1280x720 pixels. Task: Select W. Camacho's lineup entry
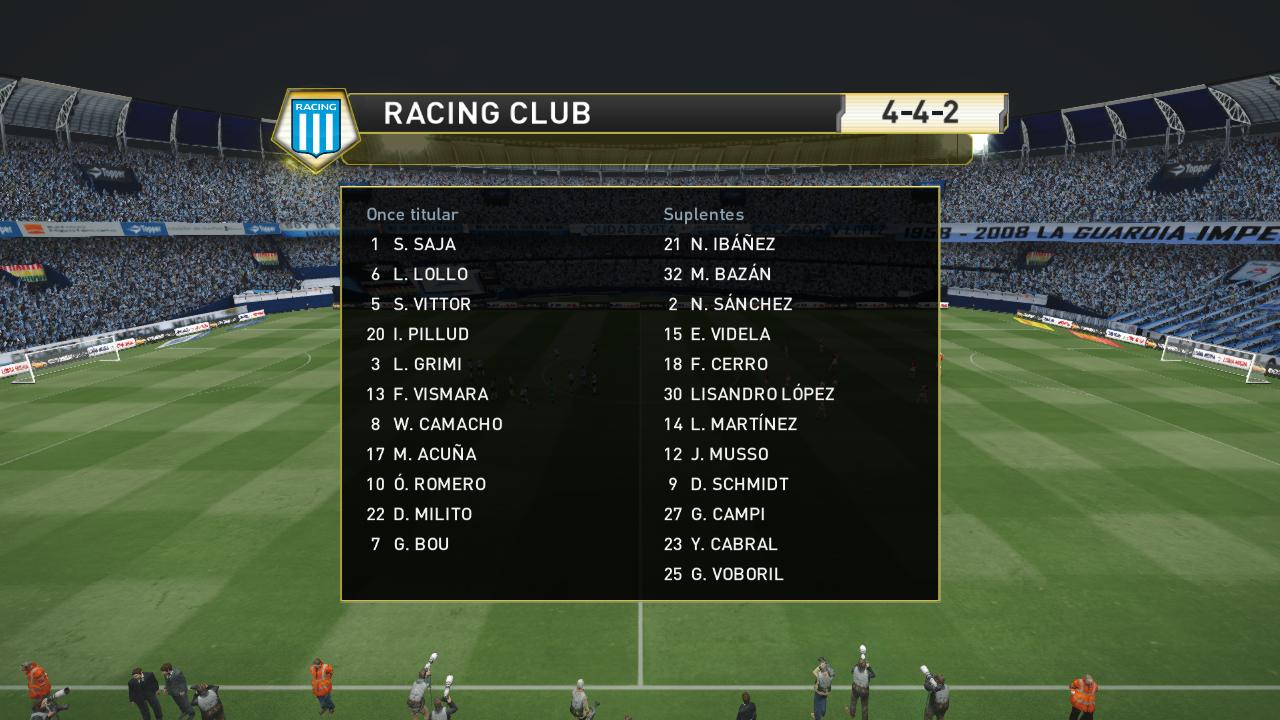click(x=447, y=424)
